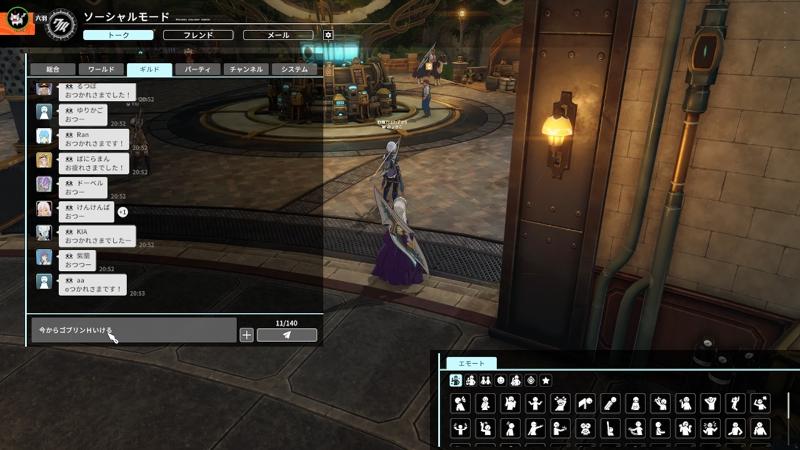Select the 総合 (General) chat channel
The image size is (800, 450).
[x=53, y=70]
